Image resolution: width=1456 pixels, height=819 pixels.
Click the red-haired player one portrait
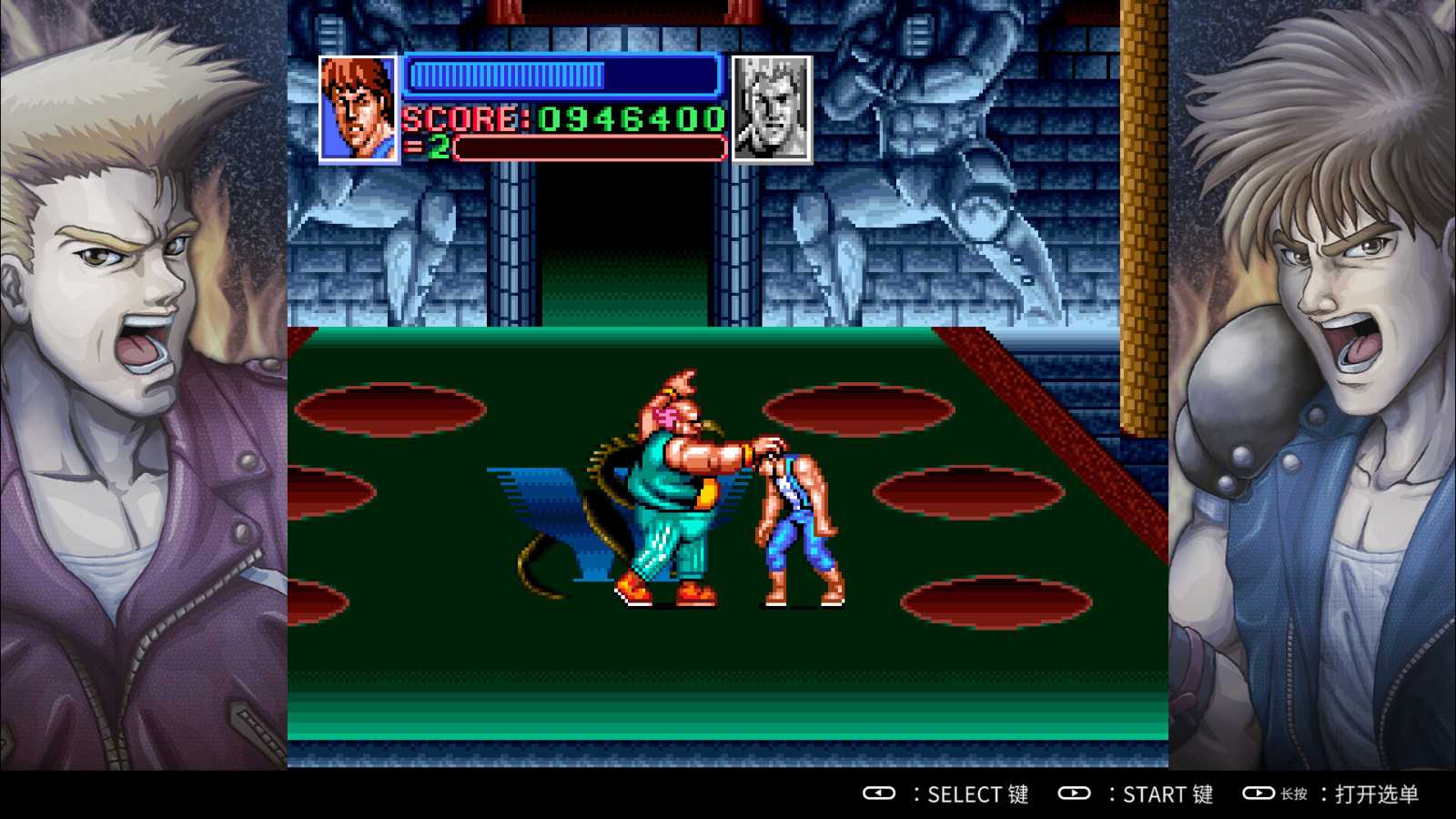click(x=359, y=109)
